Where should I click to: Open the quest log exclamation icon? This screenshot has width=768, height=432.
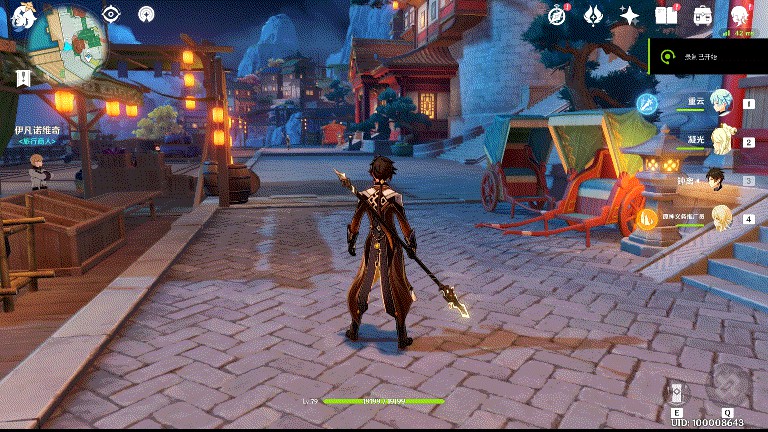click(23, 78)
